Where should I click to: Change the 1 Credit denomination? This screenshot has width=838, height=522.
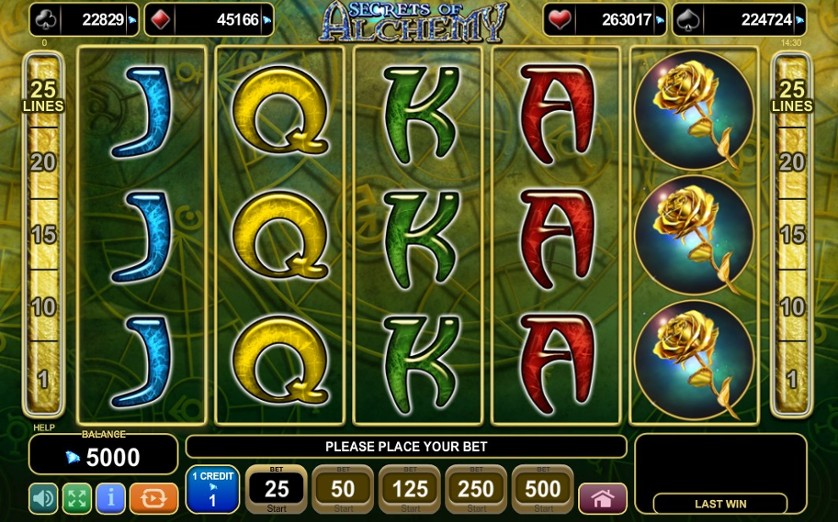(211, 489)
